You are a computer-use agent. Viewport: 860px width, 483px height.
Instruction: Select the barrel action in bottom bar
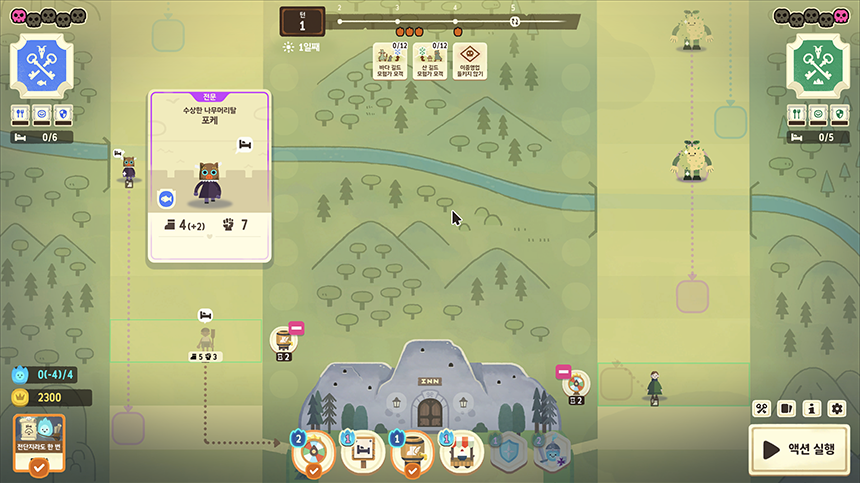coord(413,451)
